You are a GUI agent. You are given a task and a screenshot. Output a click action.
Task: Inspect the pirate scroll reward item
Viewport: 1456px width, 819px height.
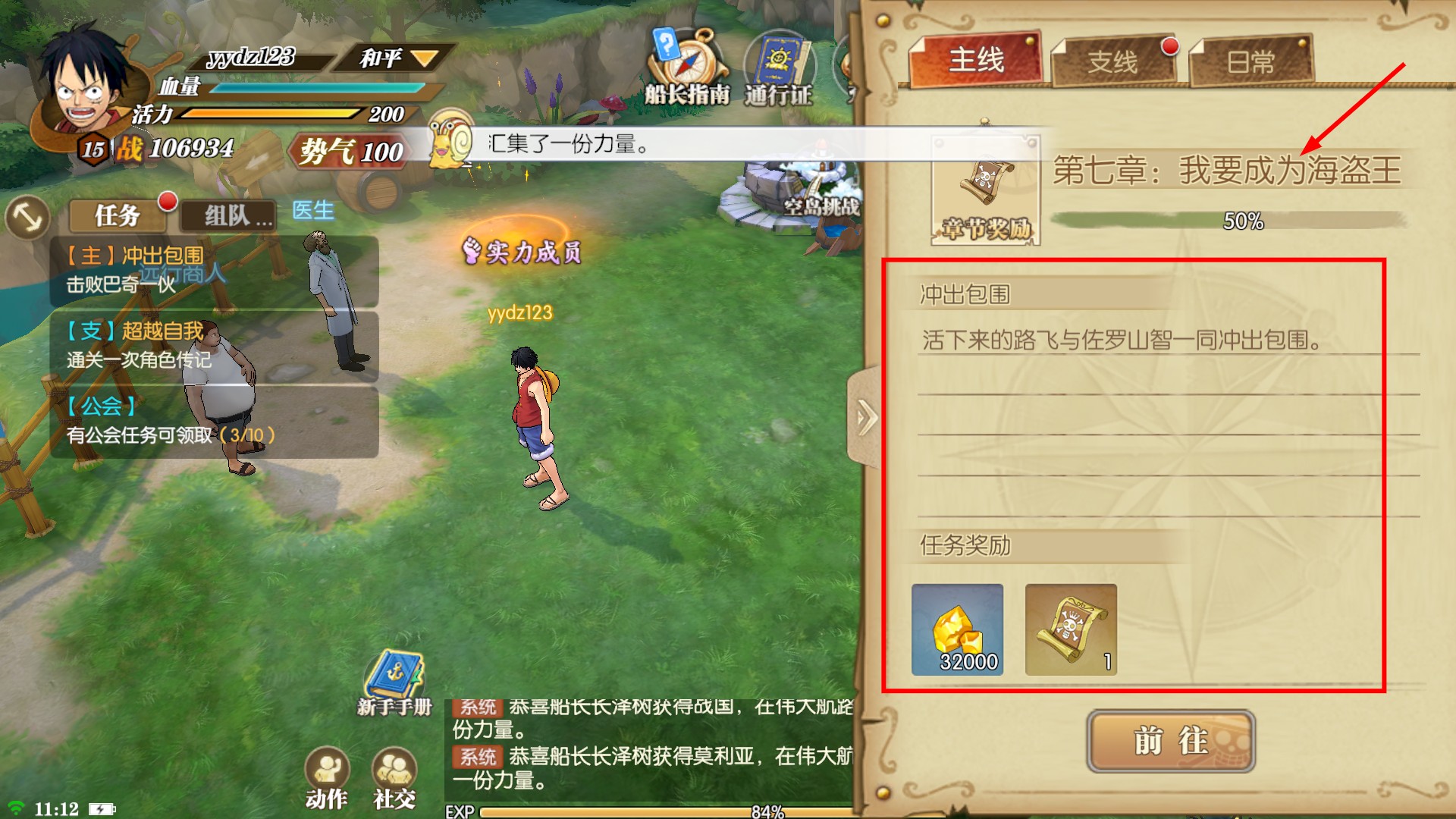point(1070,629)
